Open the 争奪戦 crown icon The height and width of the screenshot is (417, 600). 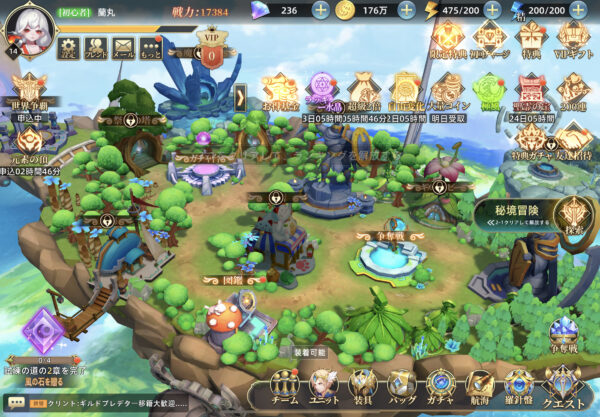(563, 336)
